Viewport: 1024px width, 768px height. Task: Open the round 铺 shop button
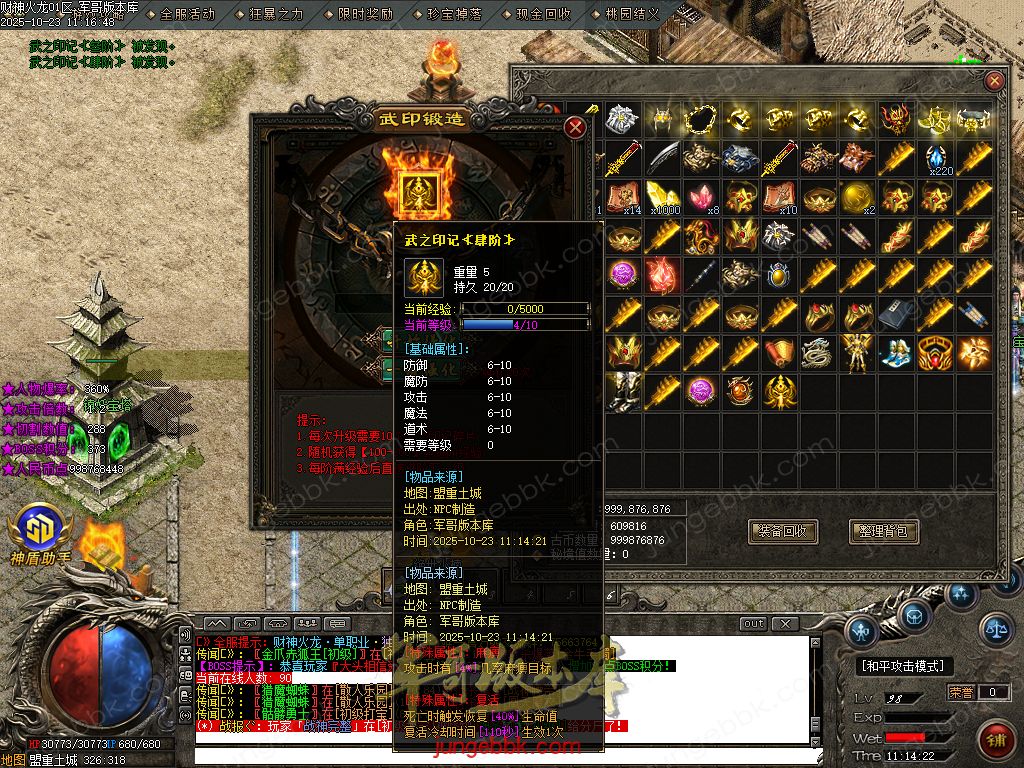pyautogui.click(x=996, y=740)
